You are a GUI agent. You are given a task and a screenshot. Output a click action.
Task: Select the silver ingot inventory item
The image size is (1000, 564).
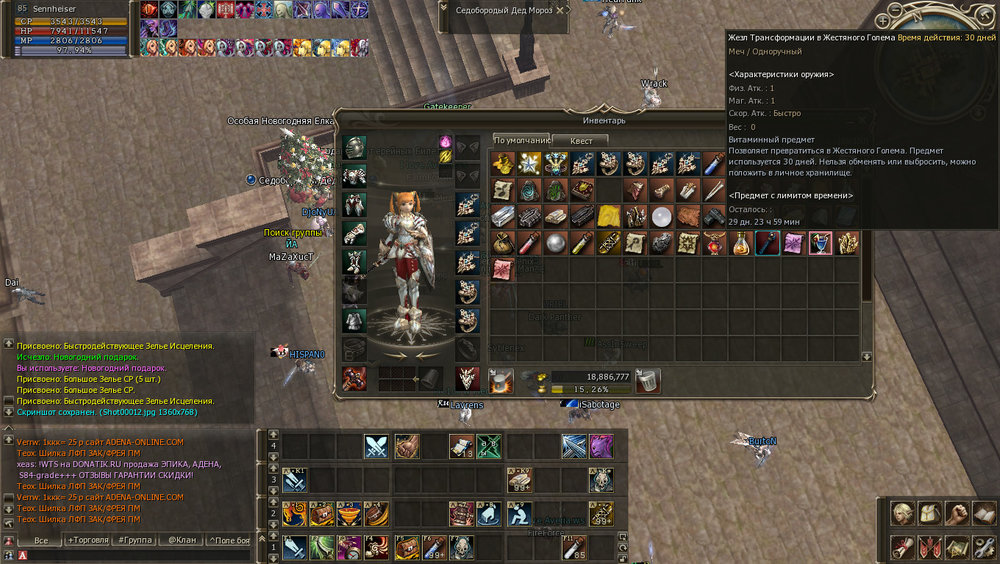(503, 216)
